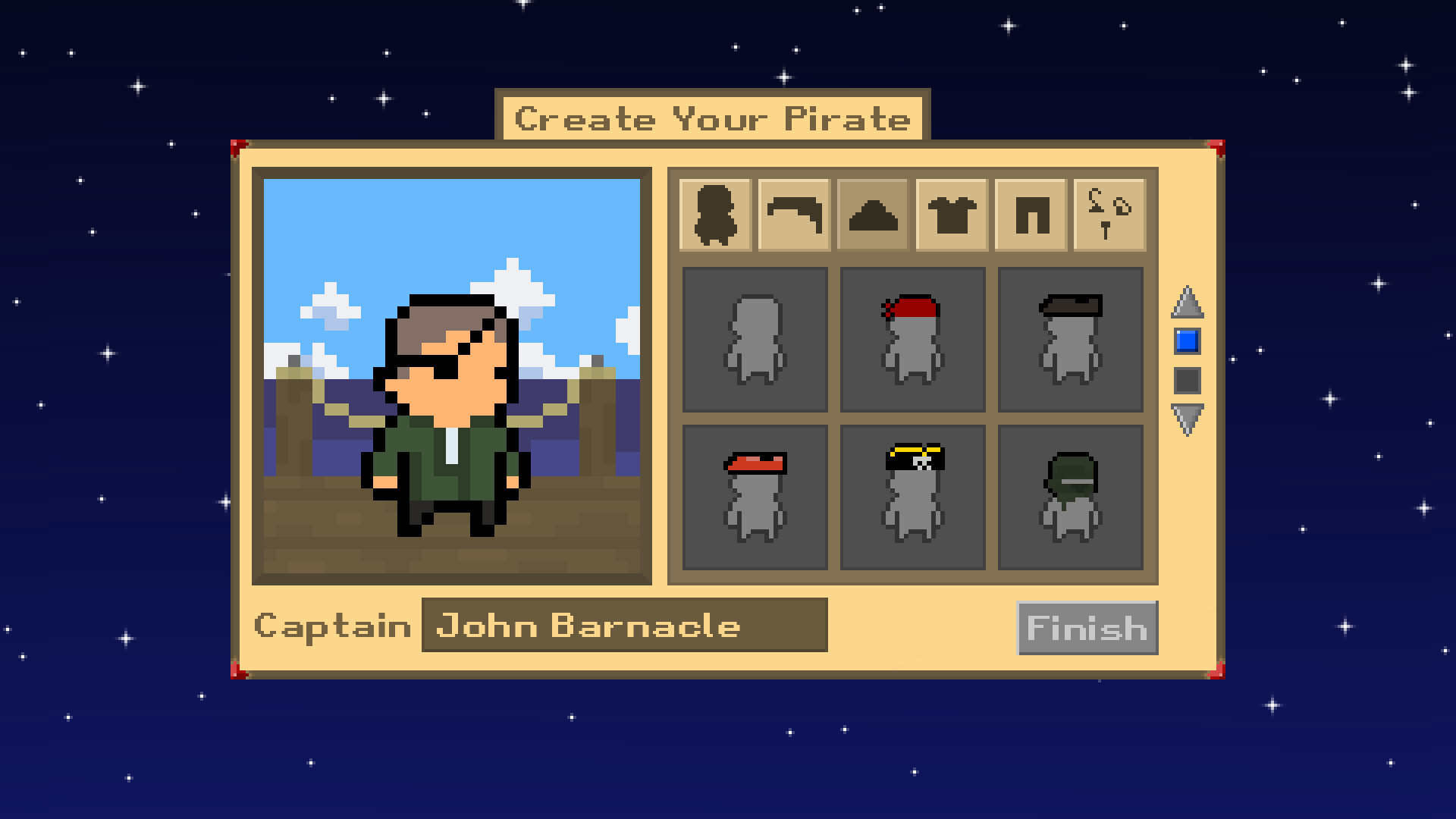Open the pistol weapon category
This screenshot has width=1456, height=819.
(x=795, y=215)
